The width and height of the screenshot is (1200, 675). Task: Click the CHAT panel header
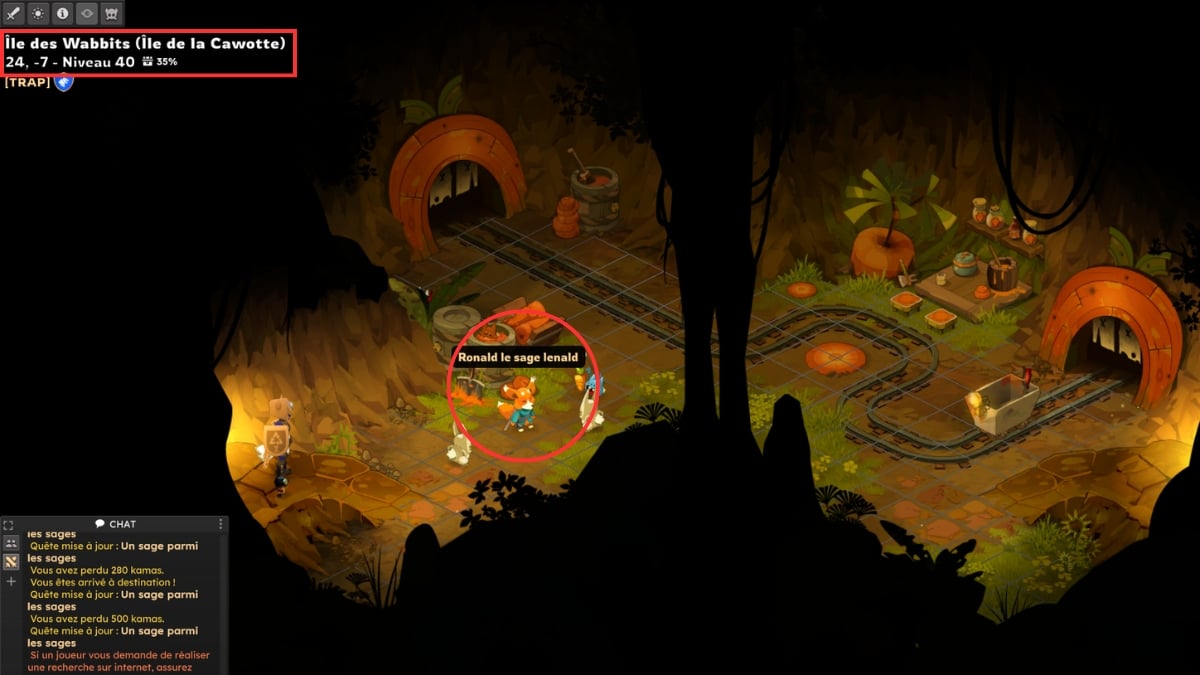point(115,524)
